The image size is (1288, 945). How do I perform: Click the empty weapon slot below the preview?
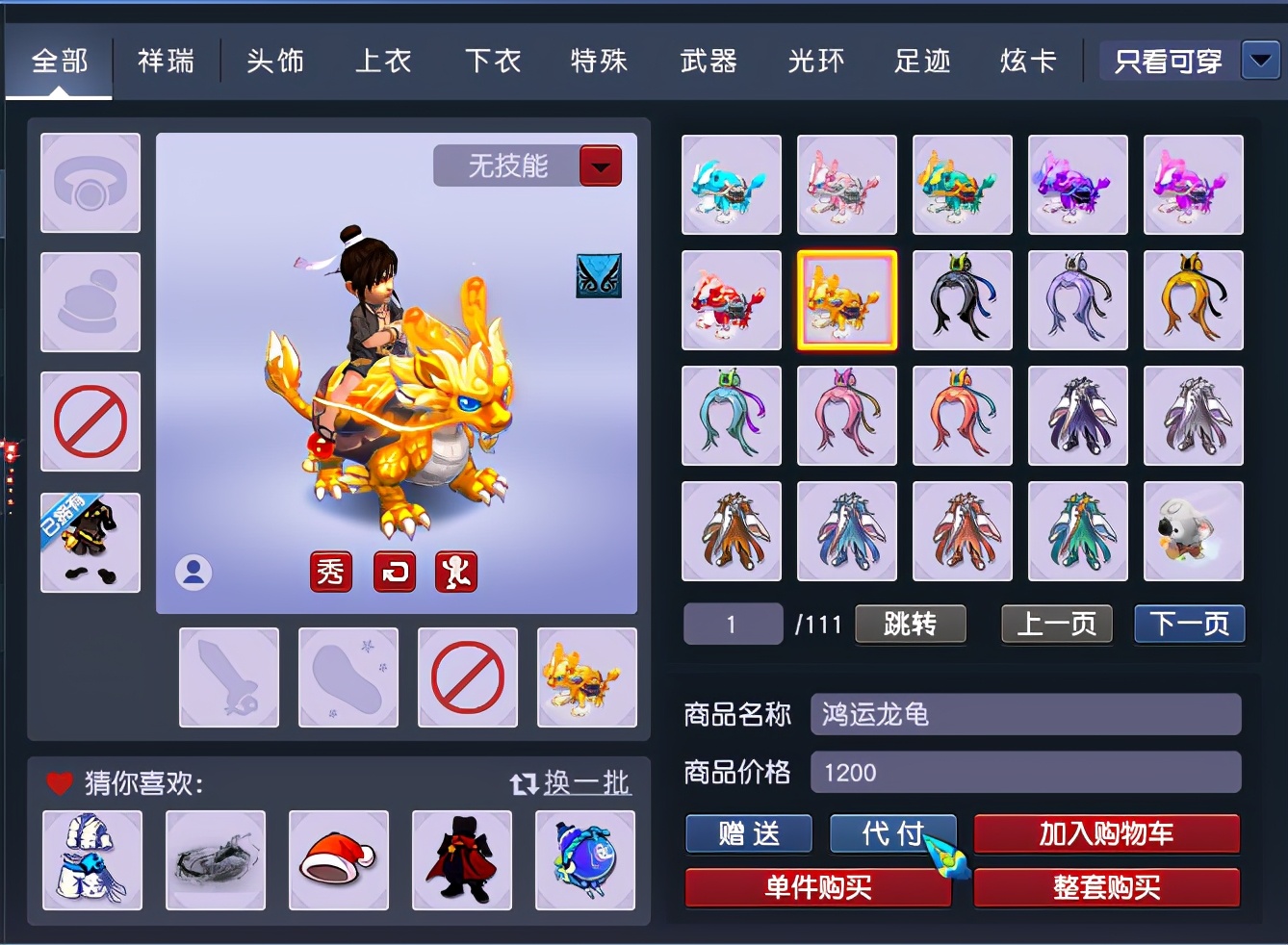228,677
